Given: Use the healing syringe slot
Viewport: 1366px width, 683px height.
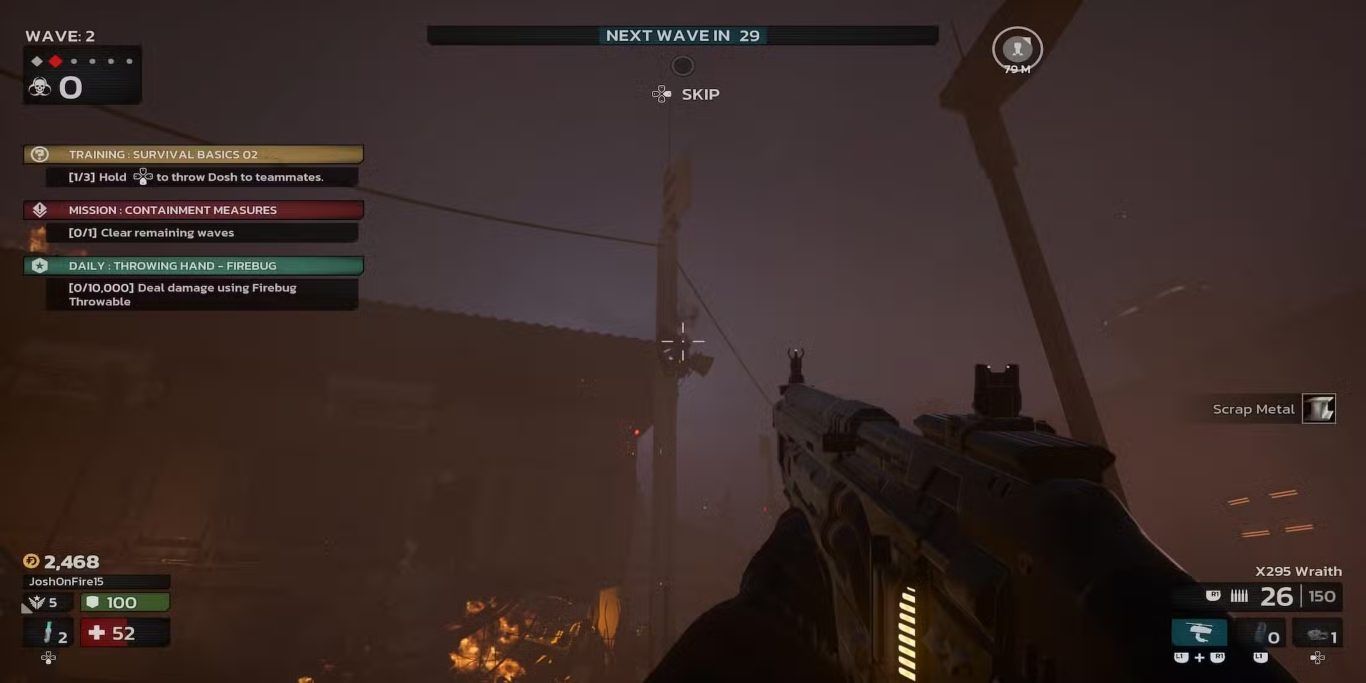Looking at the screenshot, I should point(48,633).
